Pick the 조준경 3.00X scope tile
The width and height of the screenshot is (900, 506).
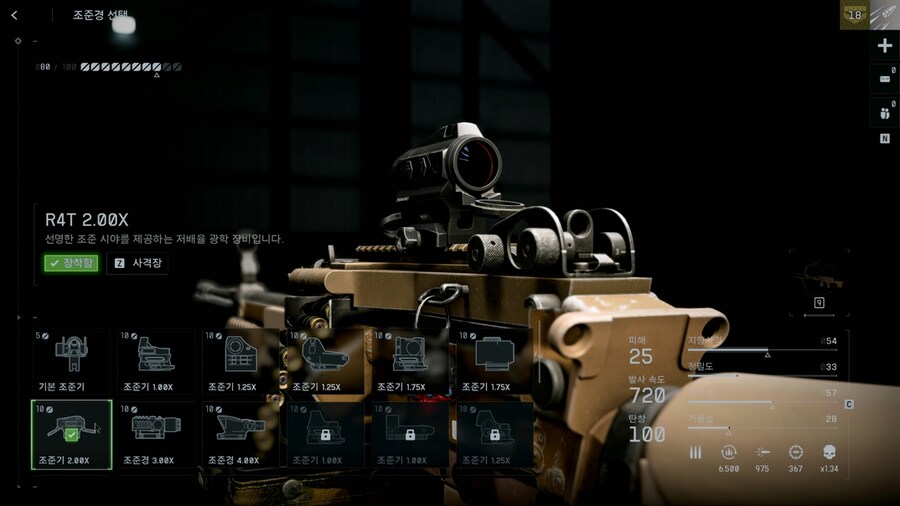pos(156,435)
